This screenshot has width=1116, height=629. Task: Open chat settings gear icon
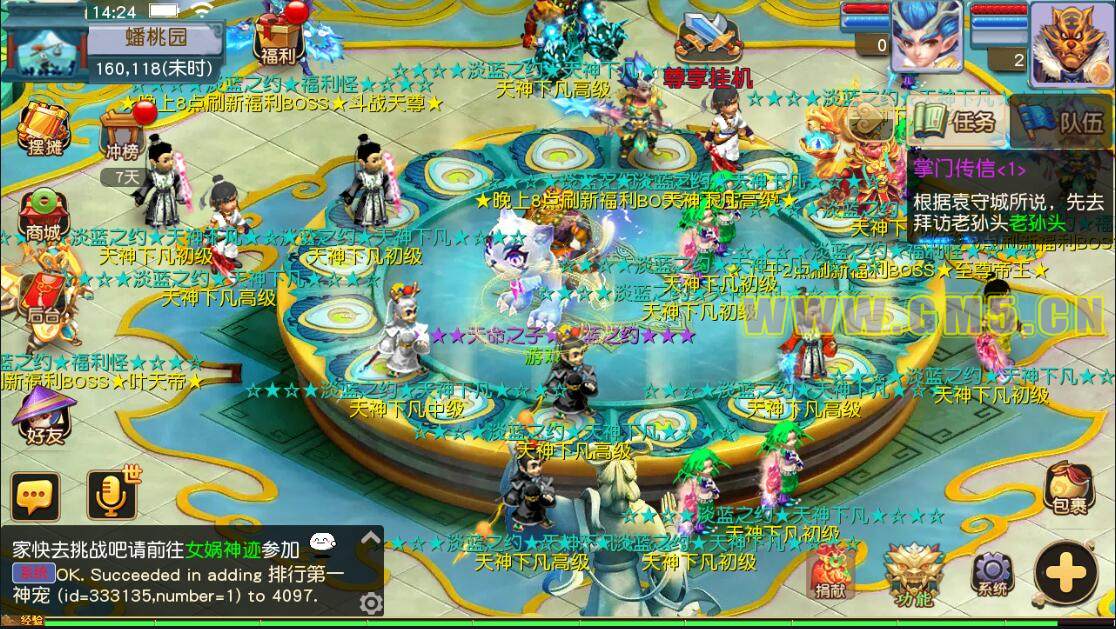point(370,602)
